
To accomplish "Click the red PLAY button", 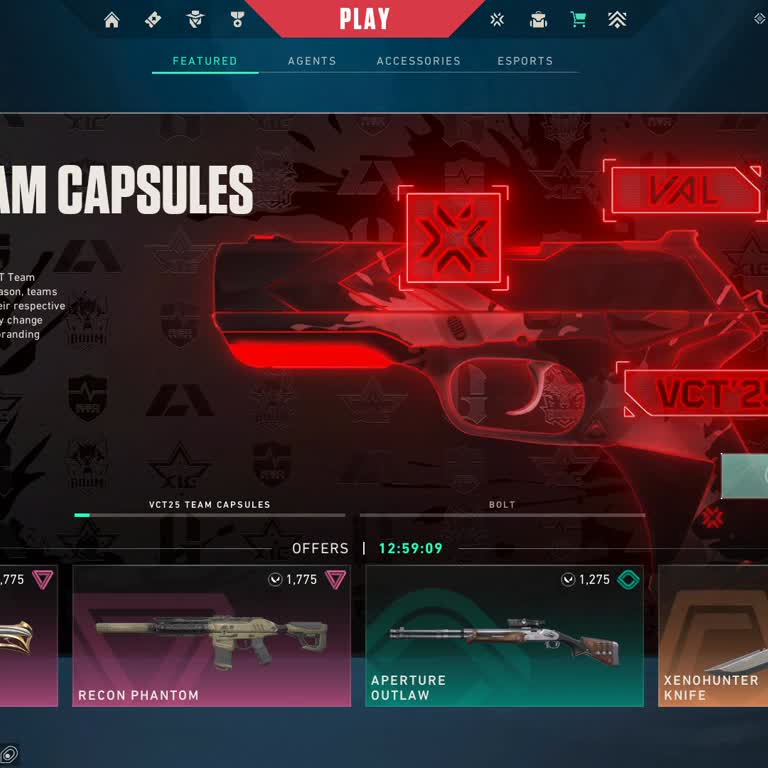I will tap(364, 19).
